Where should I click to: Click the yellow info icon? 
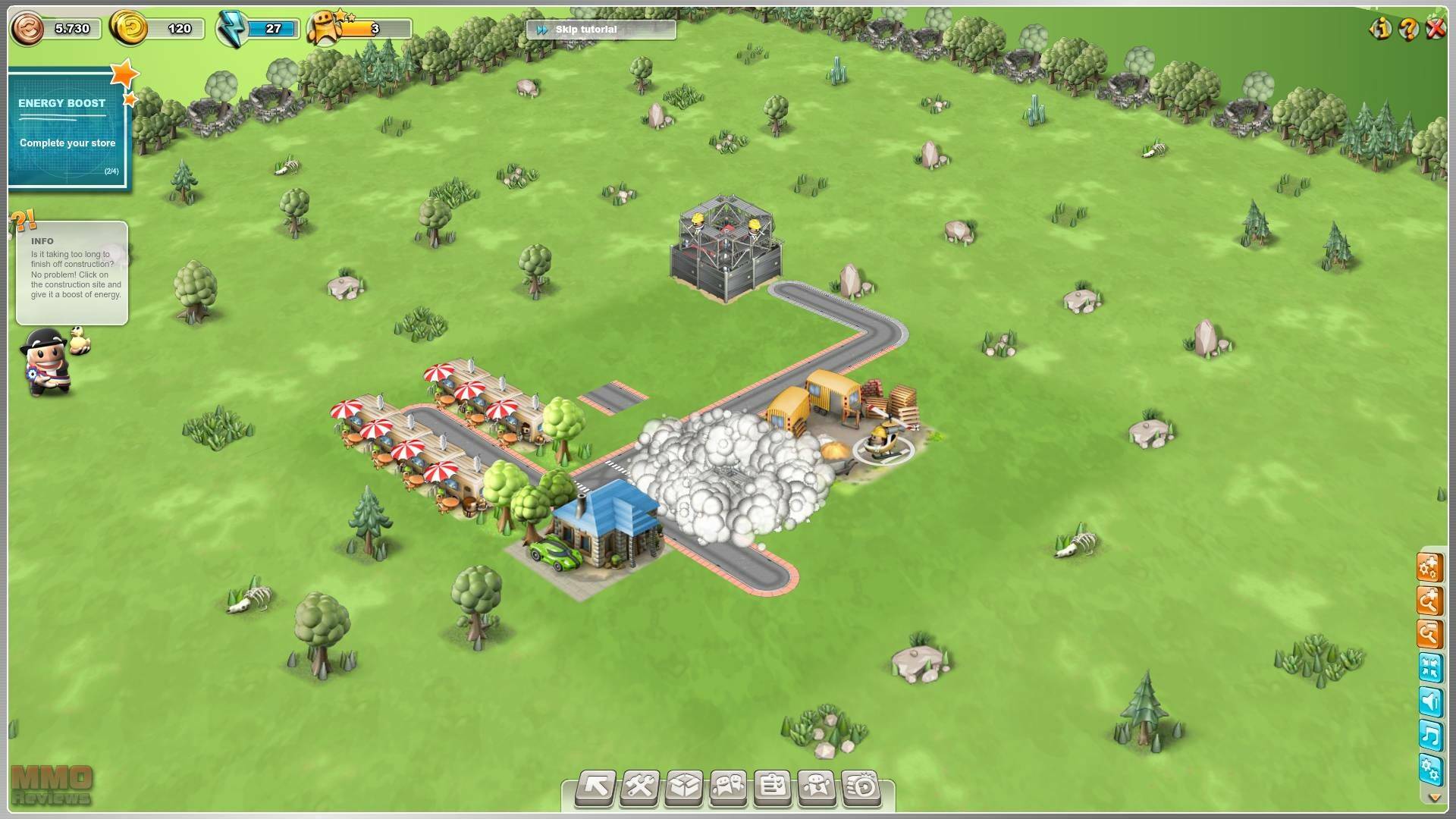[1380, 29]
